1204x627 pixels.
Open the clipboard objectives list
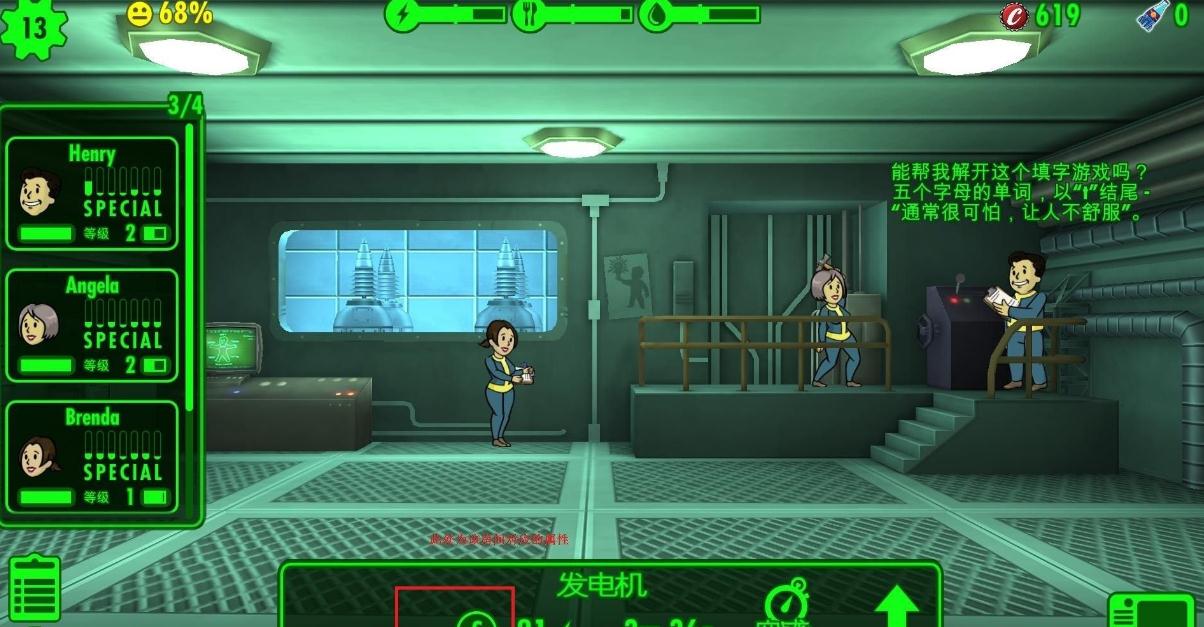[35, 589]
